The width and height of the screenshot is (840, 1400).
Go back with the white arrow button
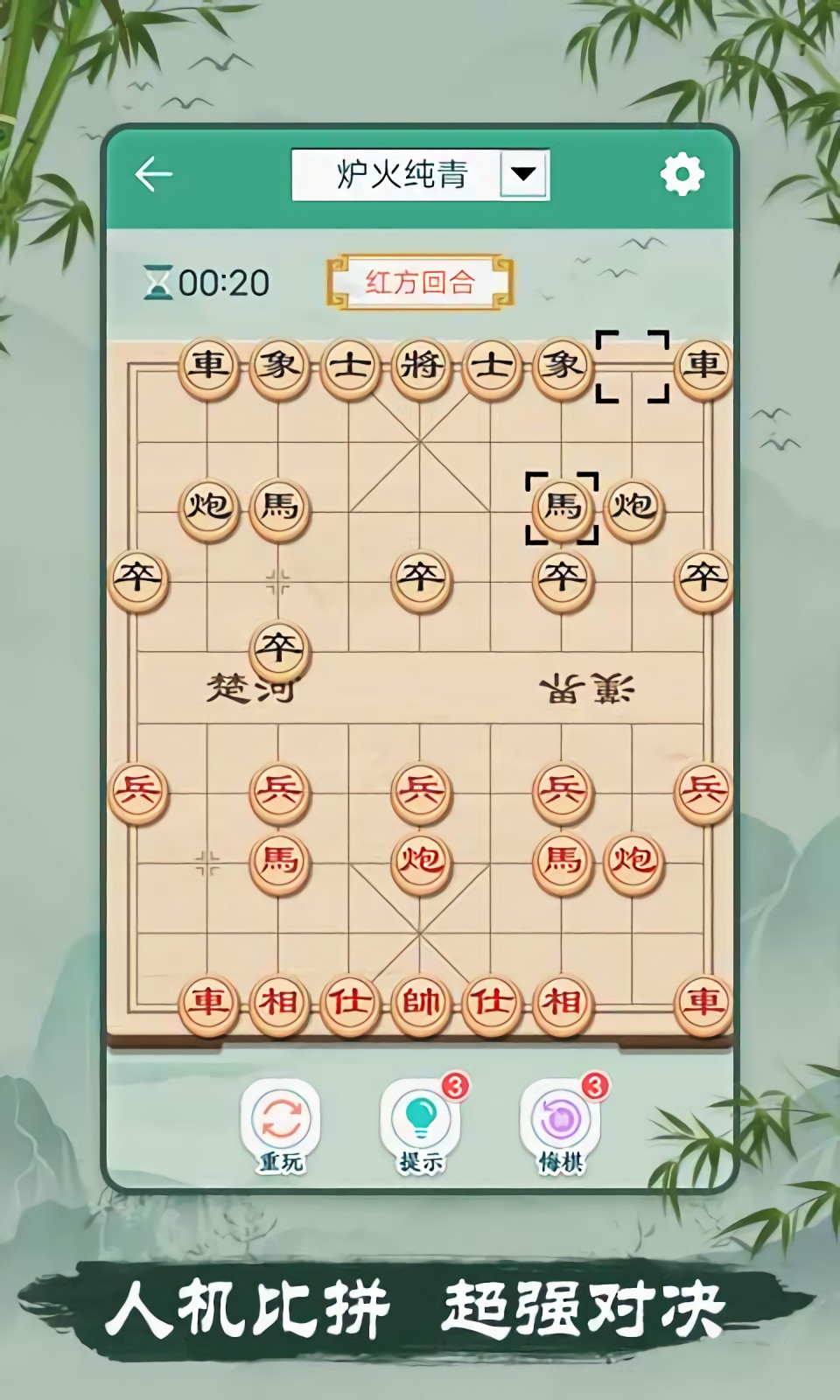pyautogui.click(x=154, y=174)
